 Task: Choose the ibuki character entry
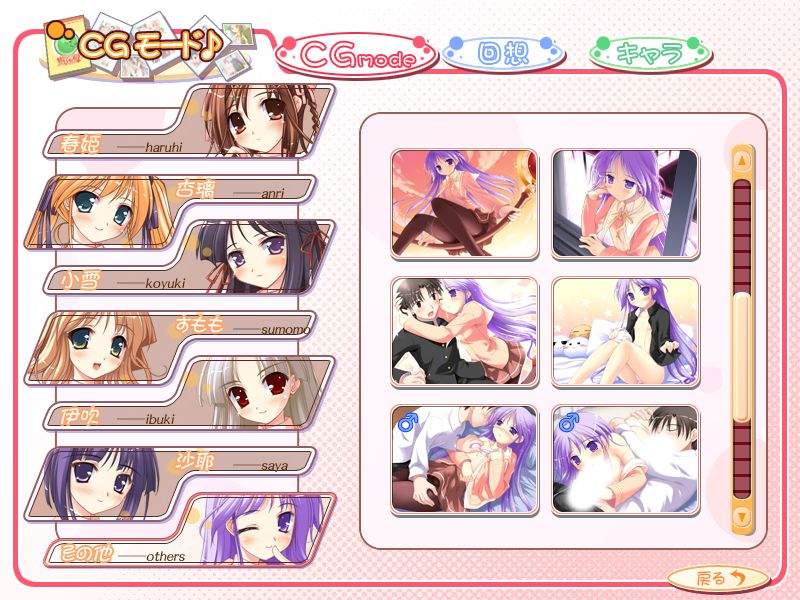pos(190,393)
